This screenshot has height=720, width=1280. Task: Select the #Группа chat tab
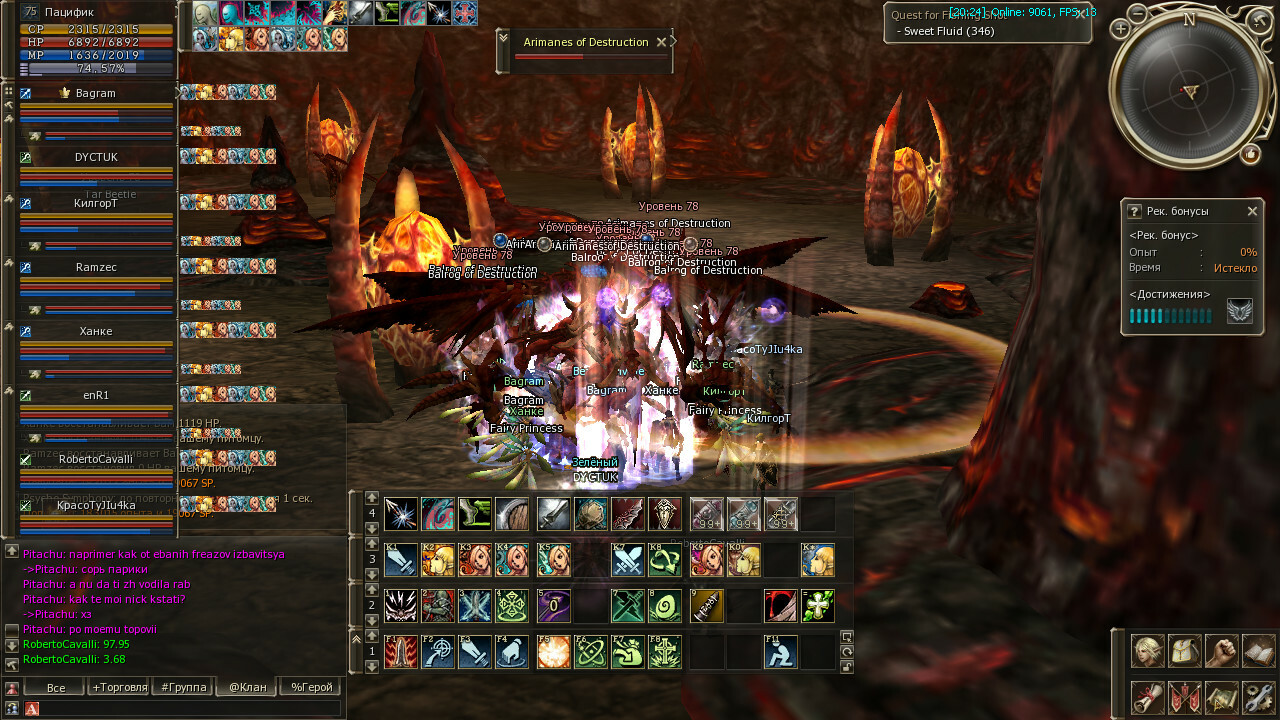click(x=182, y=687)
